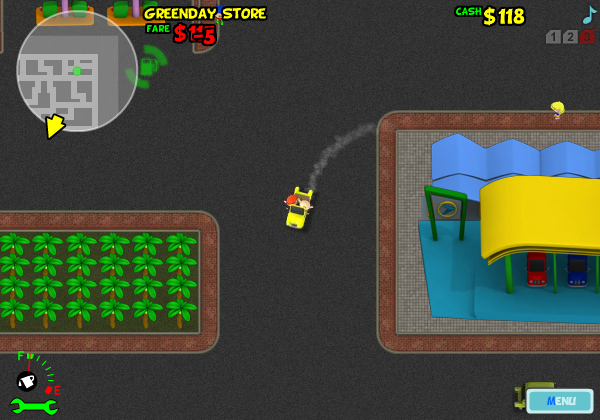Click the fuel can gauge icon

(x=27, y=380)
